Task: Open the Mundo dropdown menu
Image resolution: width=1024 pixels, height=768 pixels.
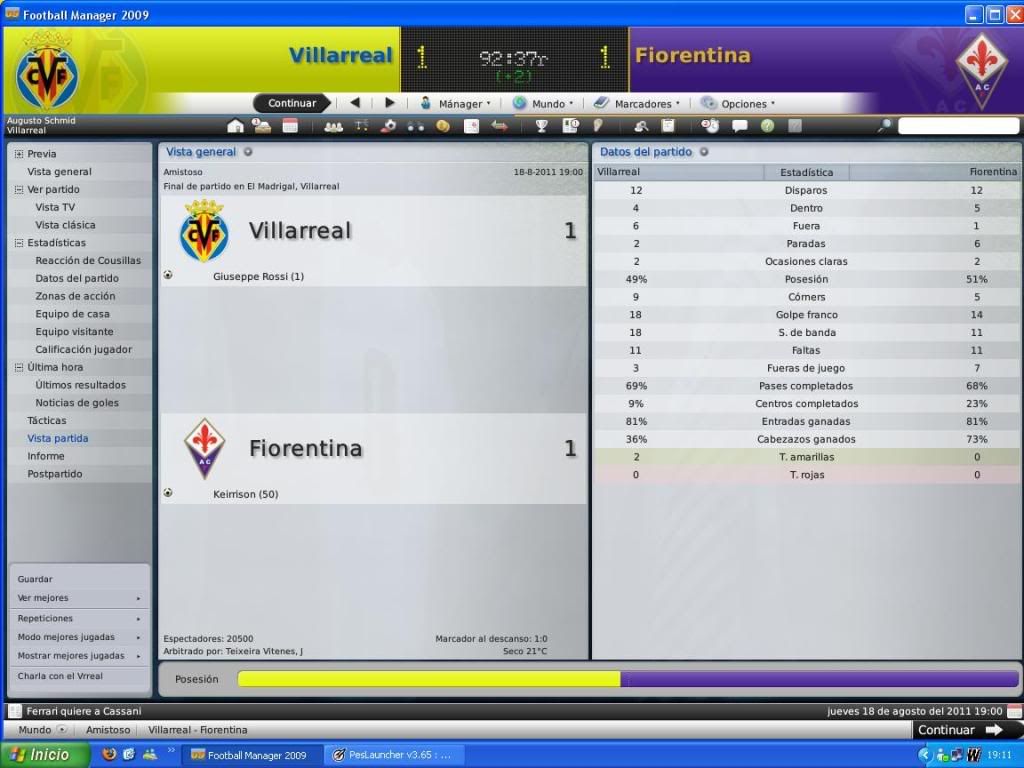Action: click(x=544, y=103)
